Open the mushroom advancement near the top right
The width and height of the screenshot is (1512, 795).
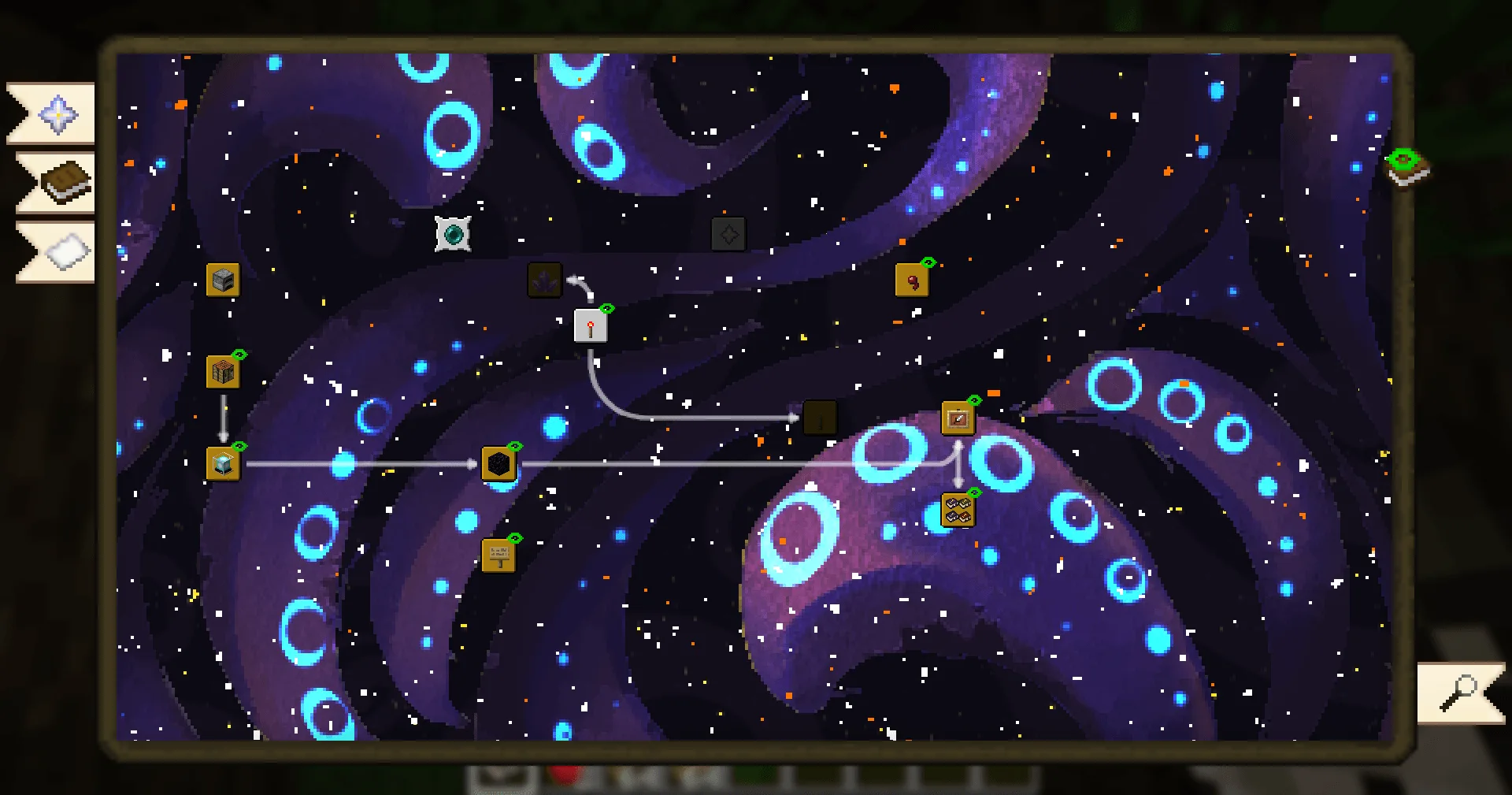click(x=913, y=280)
